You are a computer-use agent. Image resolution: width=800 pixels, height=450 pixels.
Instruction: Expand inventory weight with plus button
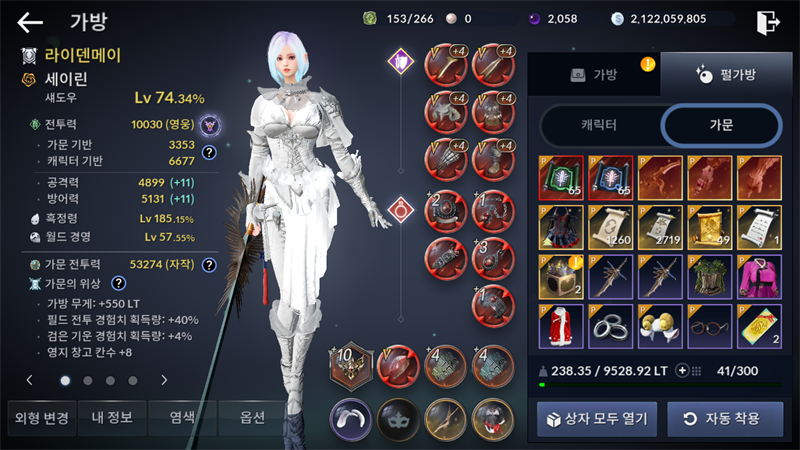684,370
